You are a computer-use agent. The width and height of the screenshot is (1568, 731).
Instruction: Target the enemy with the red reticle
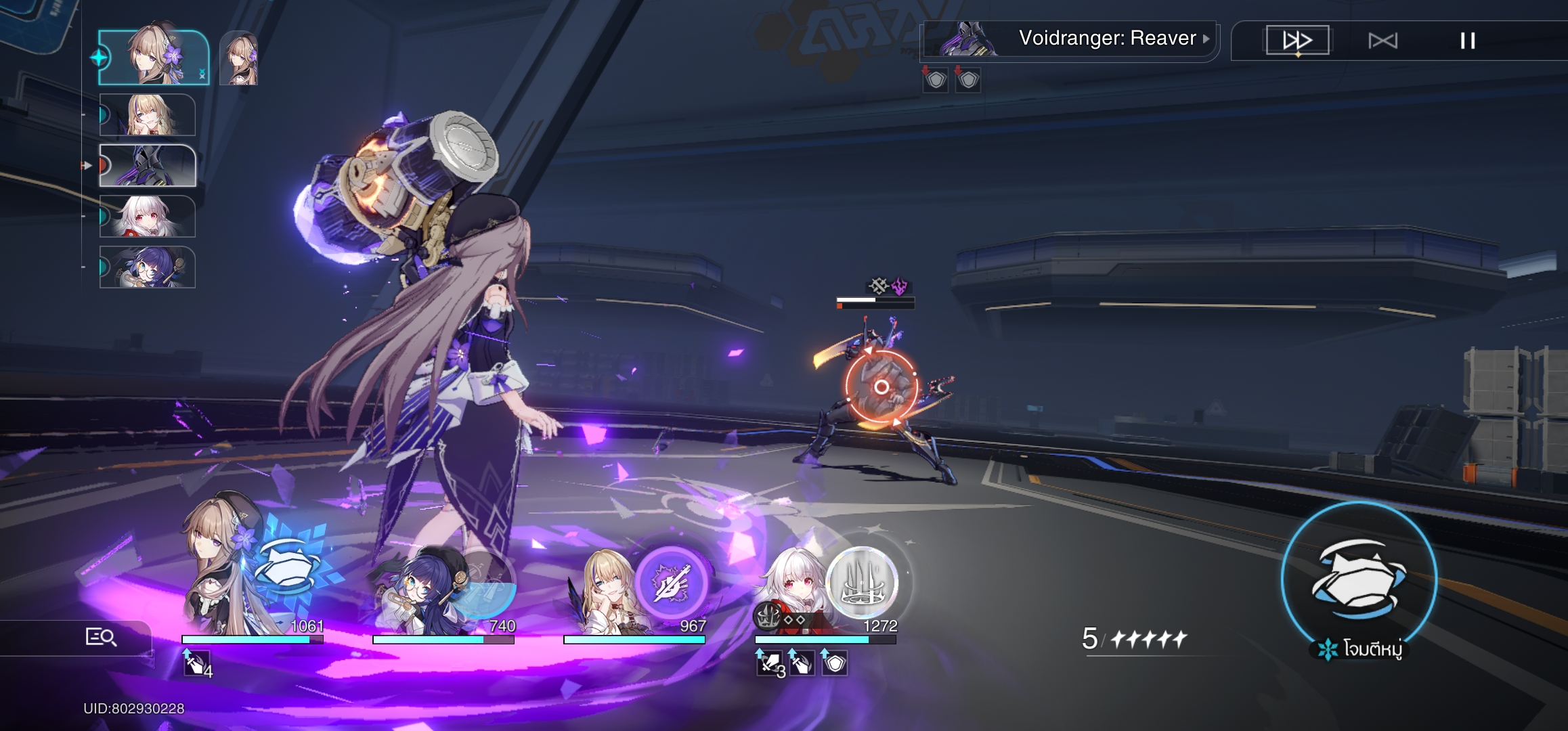[881, 387]
